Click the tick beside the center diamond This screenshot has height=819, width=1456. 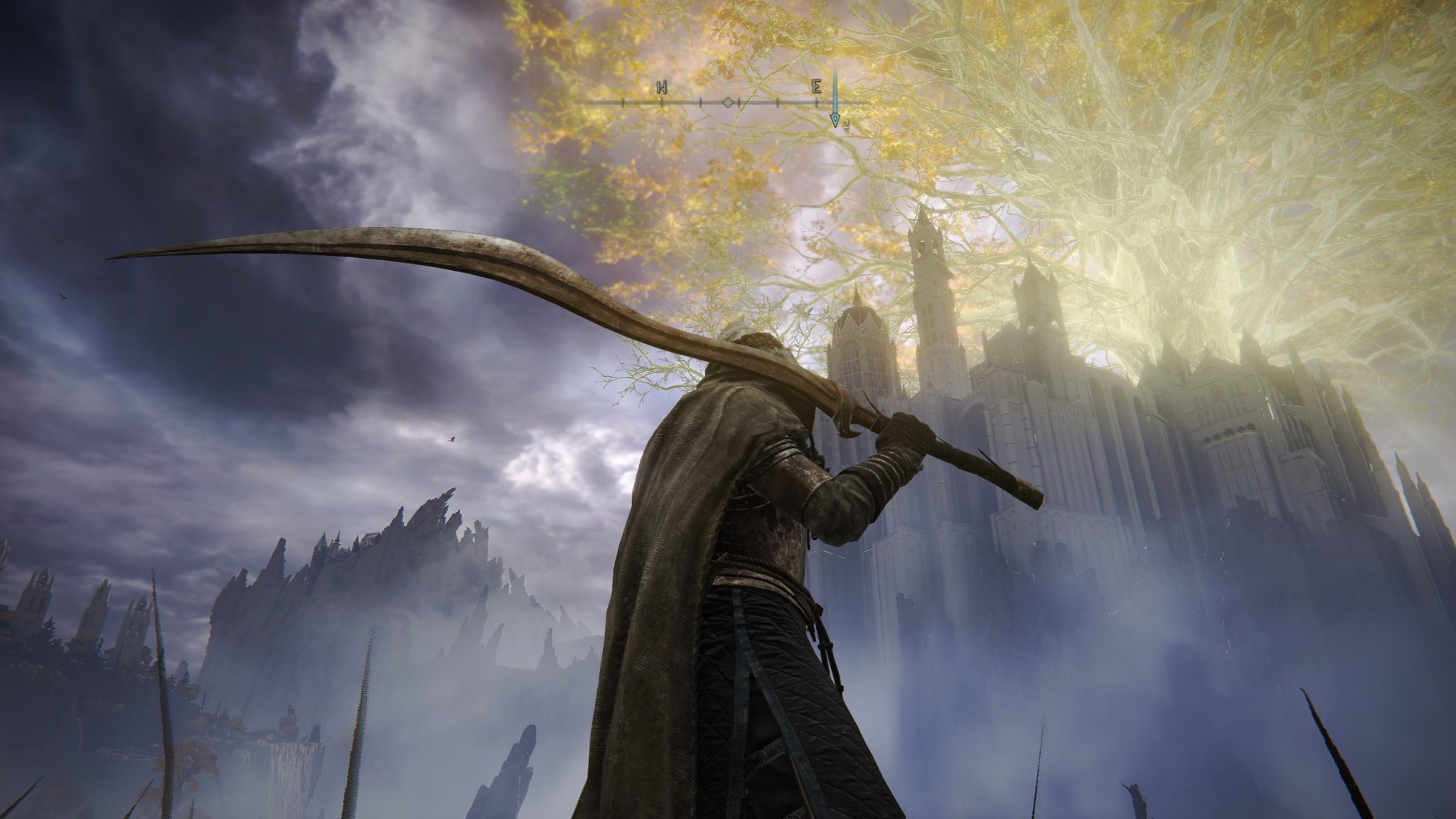(x=739, y=102)
